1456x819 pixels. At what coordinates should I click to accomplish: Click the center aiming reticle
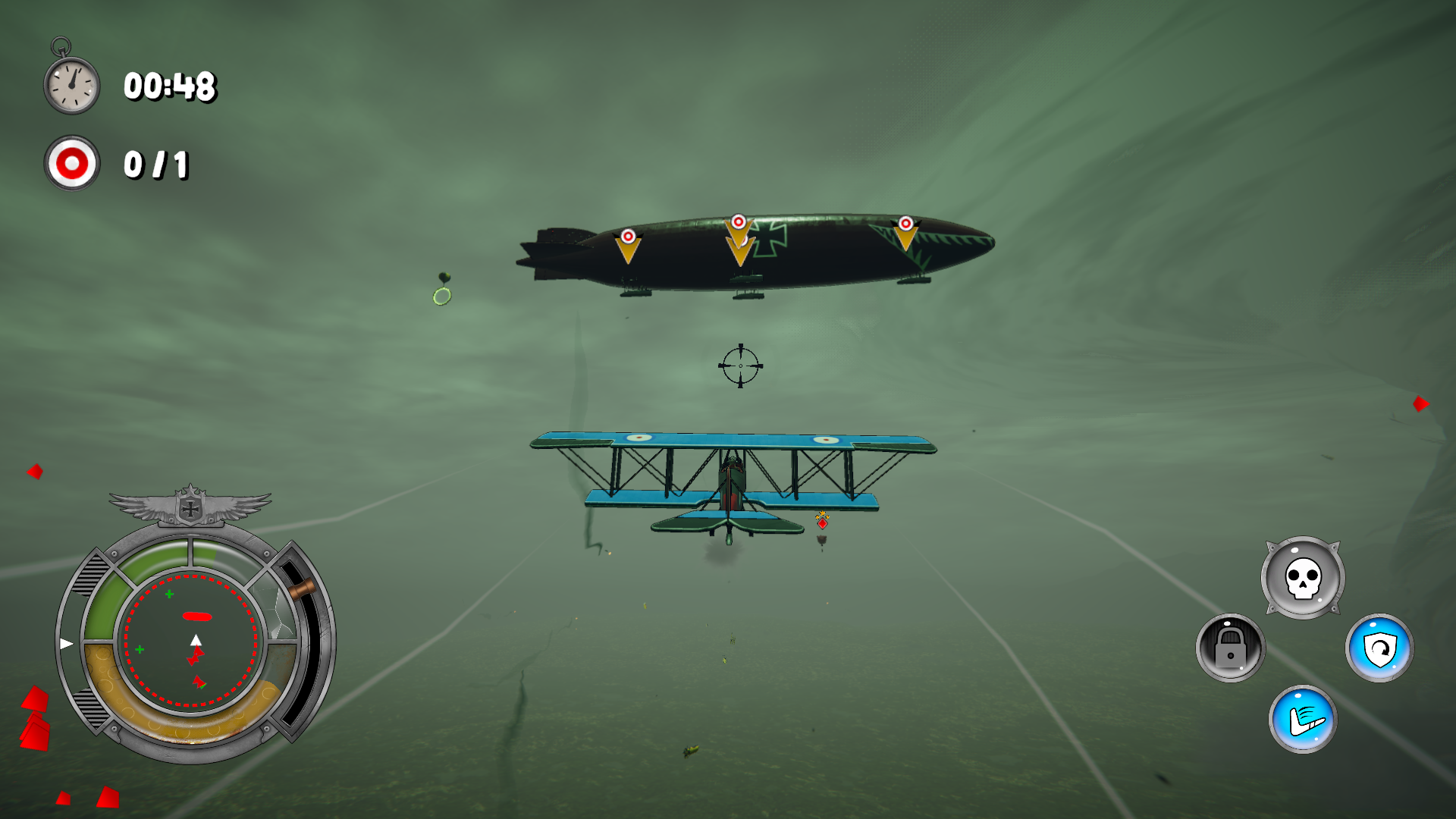pos(742,366)
